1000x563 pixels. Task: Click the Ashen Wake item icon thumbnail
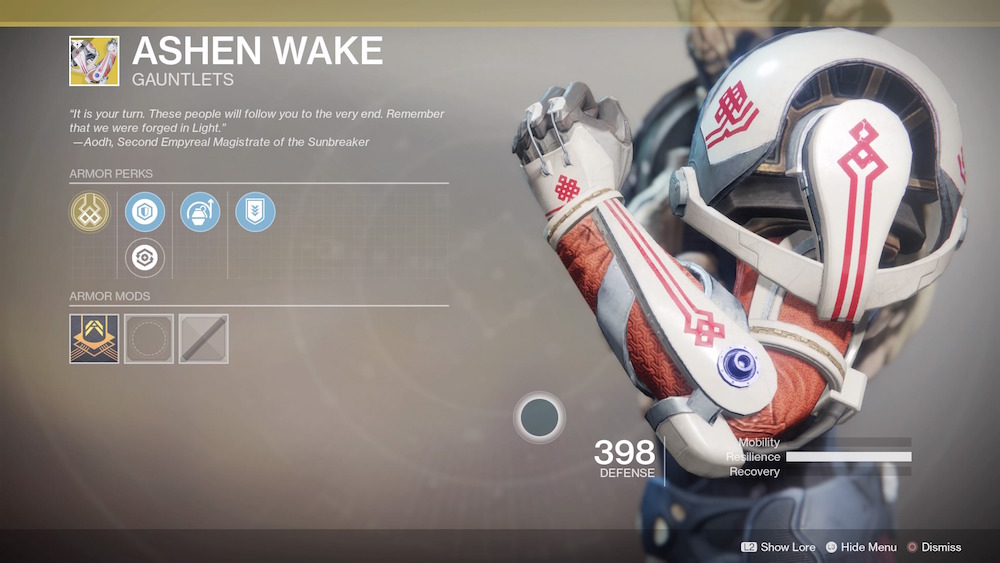tap(94, 61)
